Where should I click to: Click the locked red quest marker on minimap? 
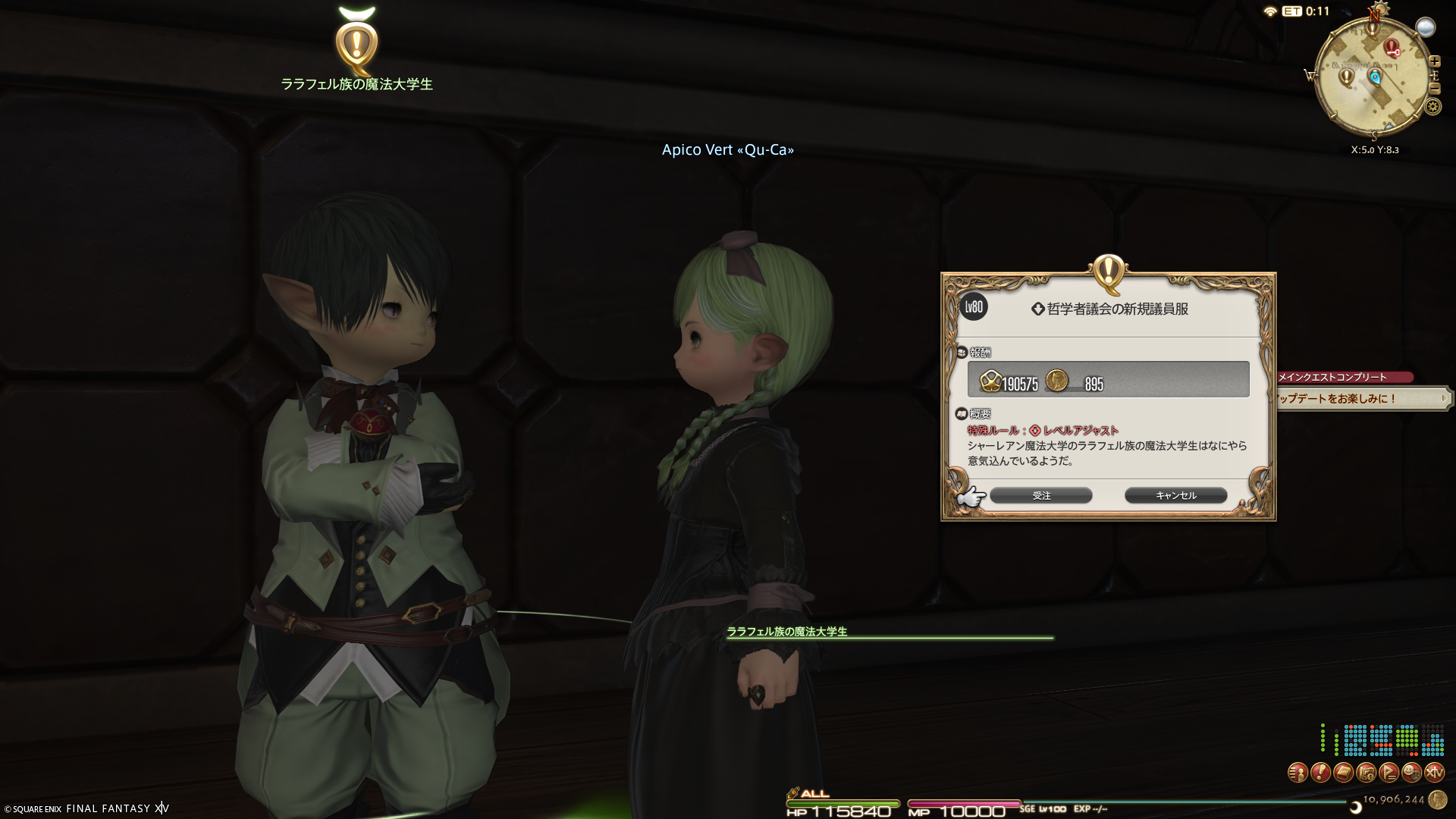[1392, 48]
